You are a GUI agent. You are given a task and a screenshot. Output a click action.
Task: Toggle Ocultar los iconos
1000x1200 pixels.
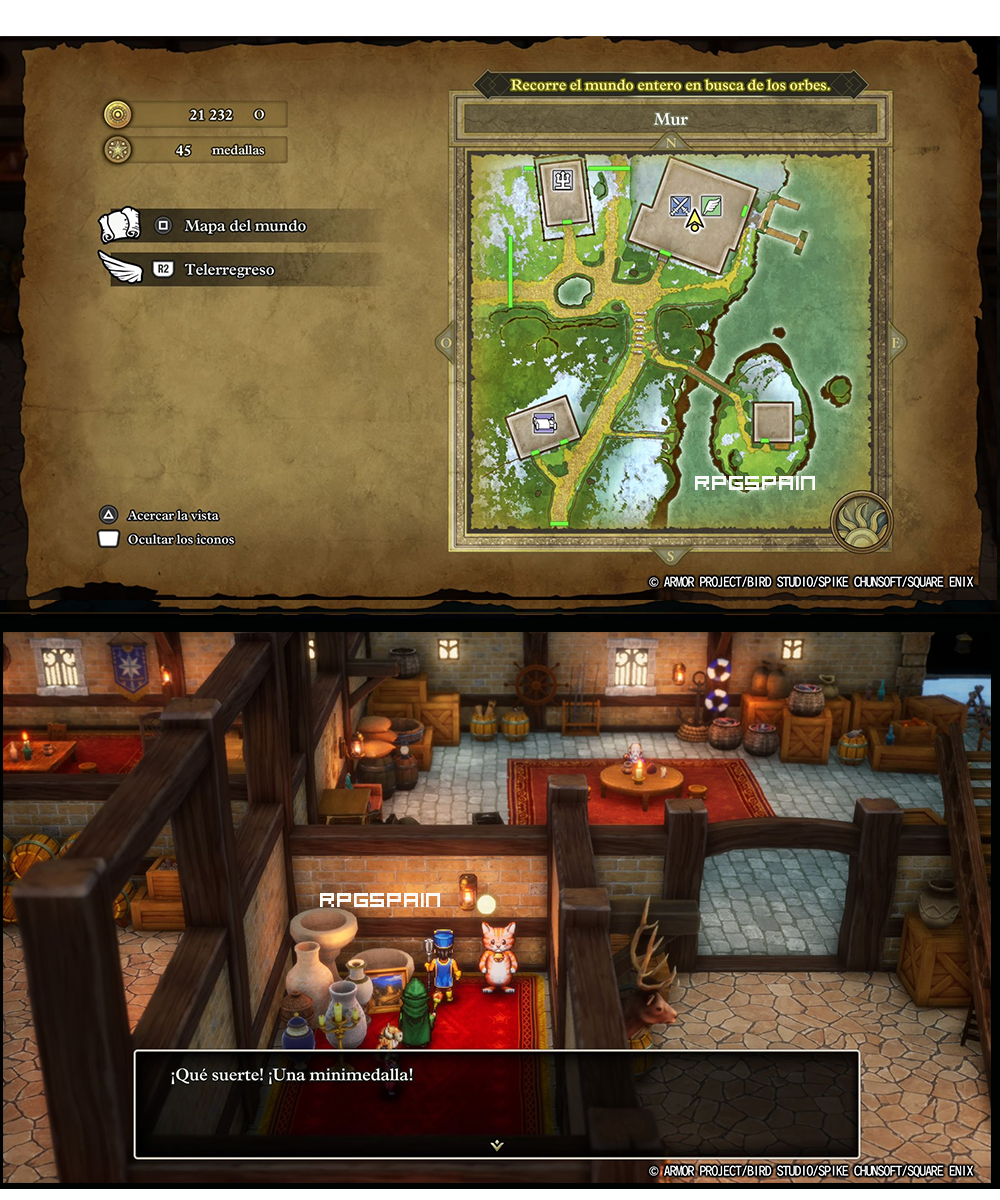pyautogui.click(x=180, y=539)
